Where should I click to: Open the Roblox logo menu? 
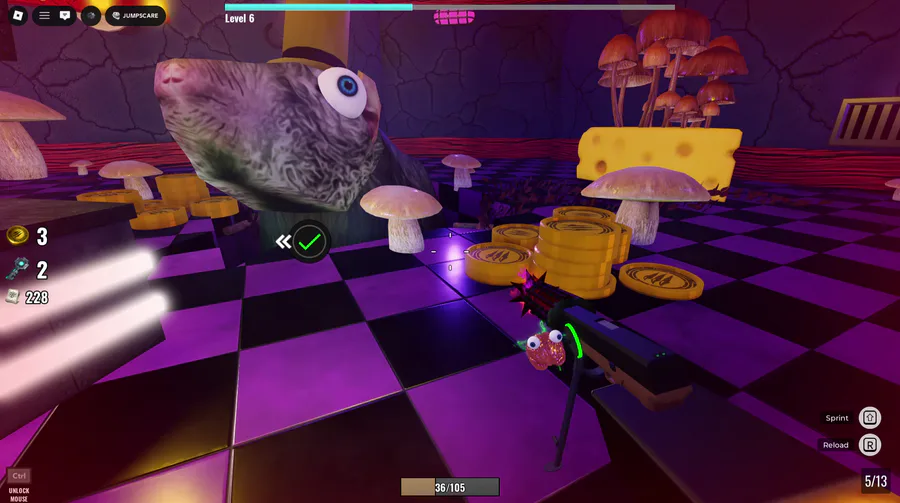click(x=15, y=16)
